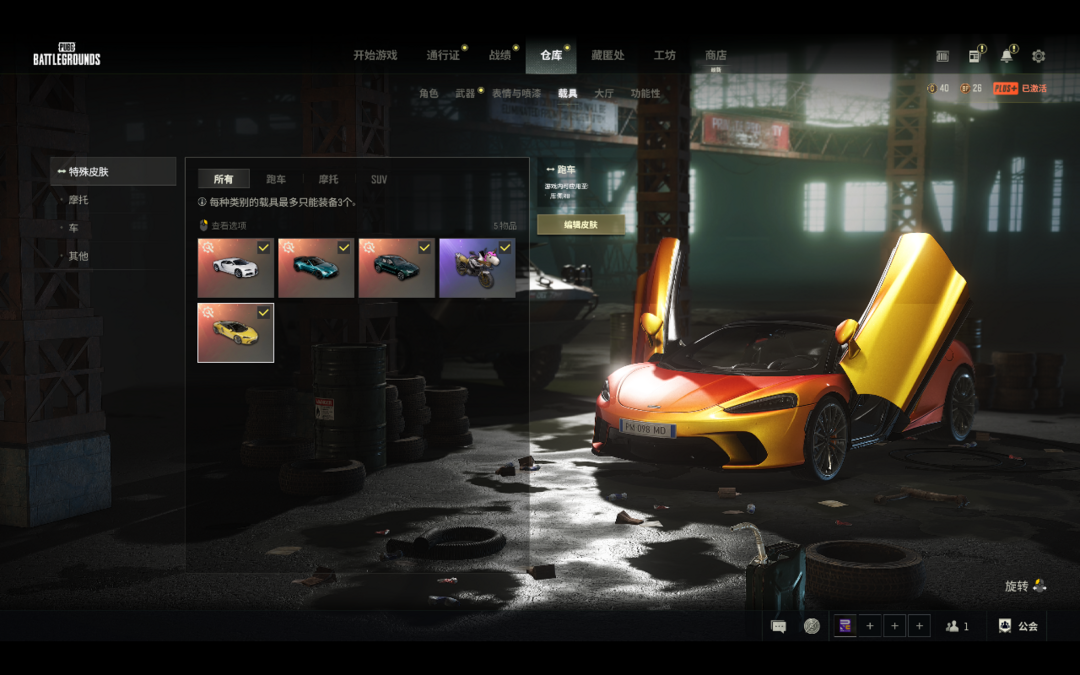The height and width of the screenshot is (675, 1080).
Task: Filter vehicles by 跑车 tab
Action: click(276, 179)
